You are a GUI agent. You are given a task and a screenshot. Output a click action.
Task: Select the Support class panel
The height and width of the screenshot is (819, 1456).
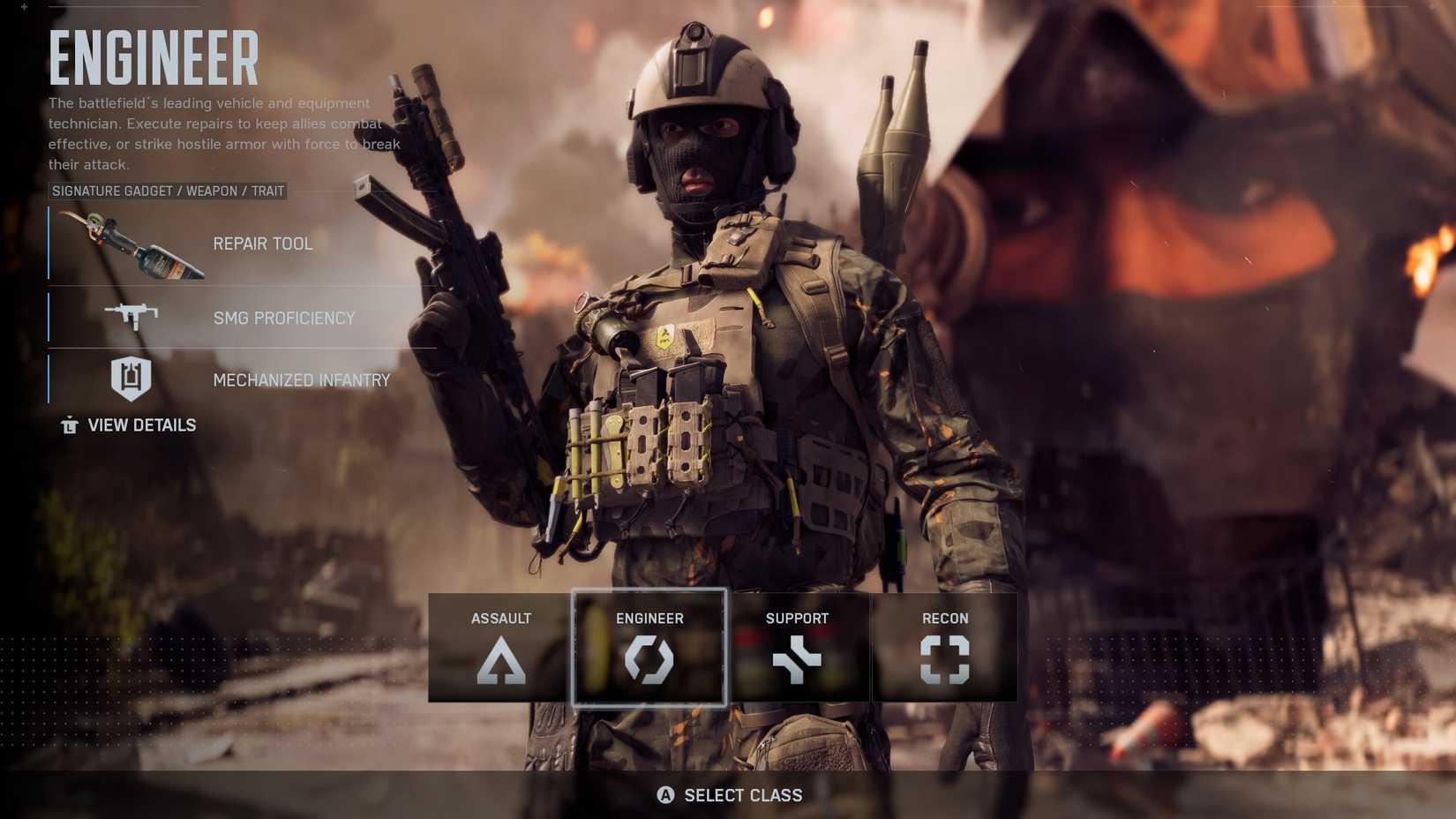click(797, 647)
